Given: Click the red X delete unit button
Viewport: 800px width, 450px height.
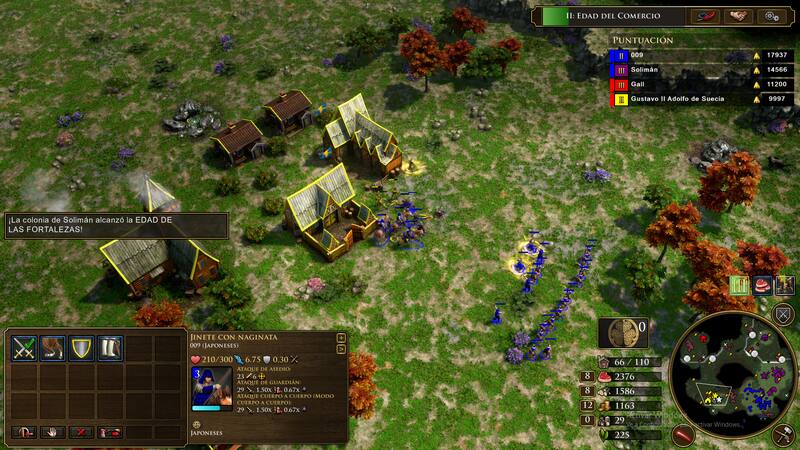Looking at the screenshot, I should coord(81,433).
